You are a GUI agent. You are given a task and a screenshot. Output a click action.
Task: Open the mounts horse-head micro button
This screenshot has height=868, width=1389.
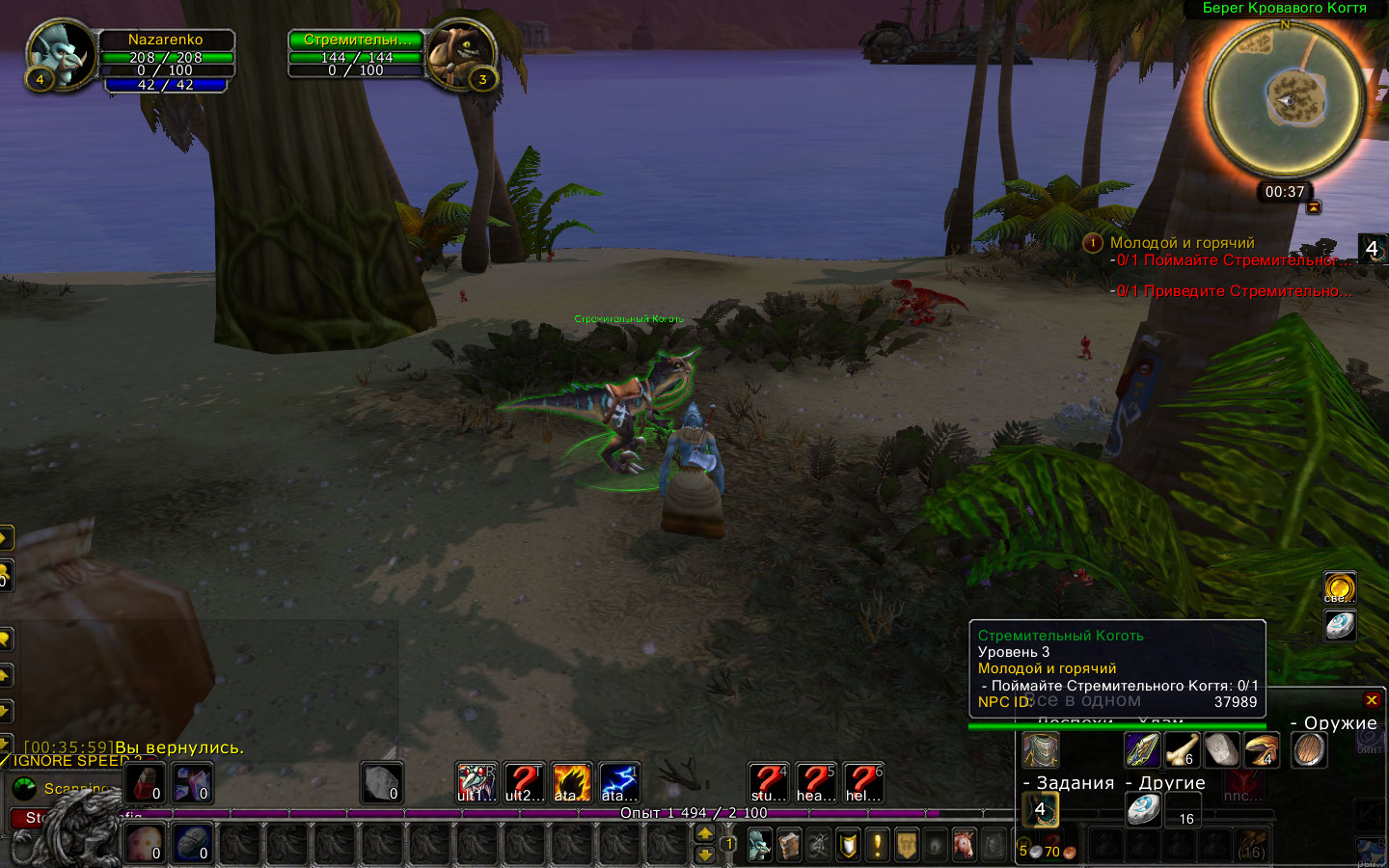coord(964,846)
